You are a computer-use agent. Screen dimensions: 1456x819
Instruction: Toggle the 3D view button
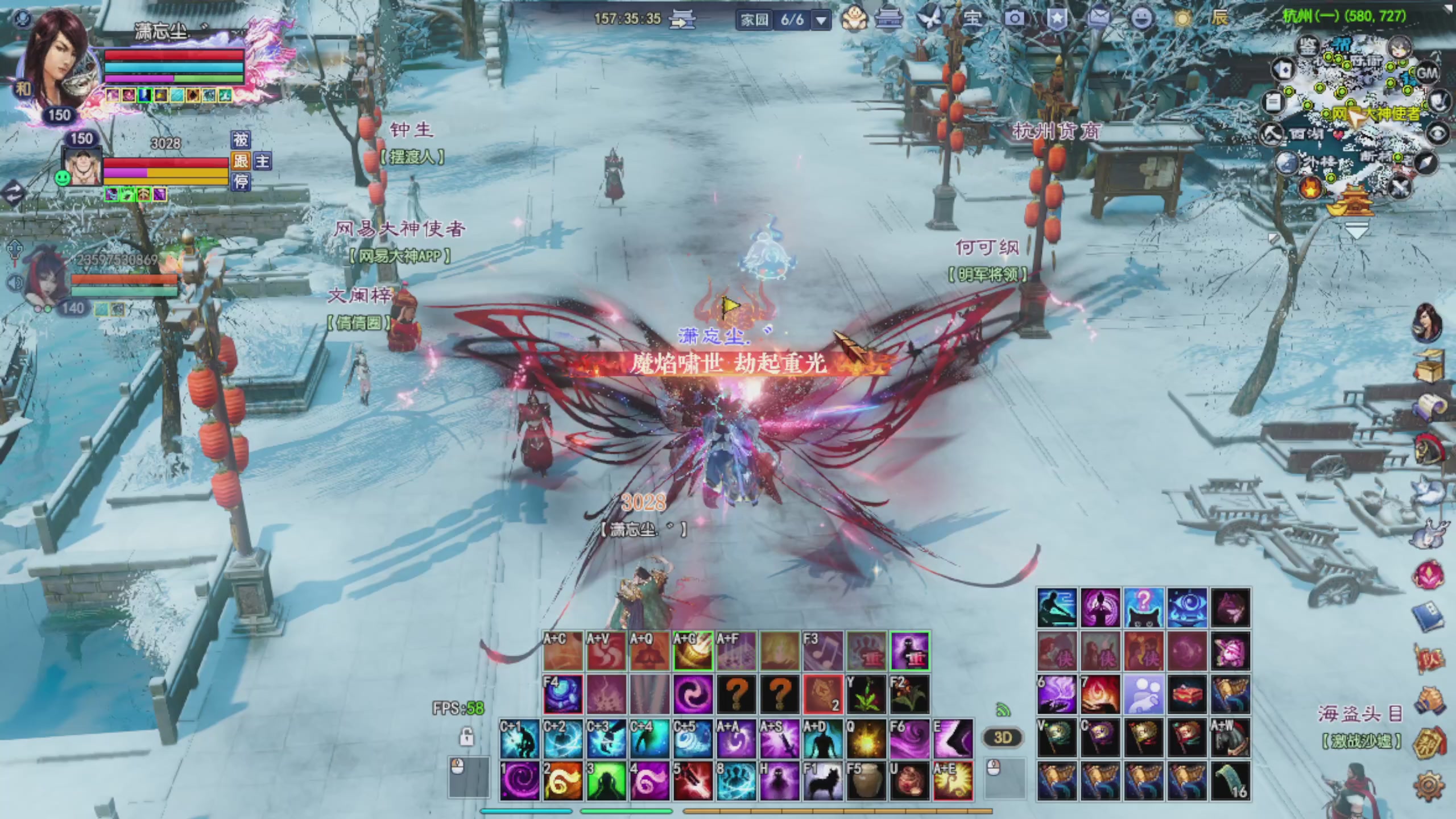1003,738
